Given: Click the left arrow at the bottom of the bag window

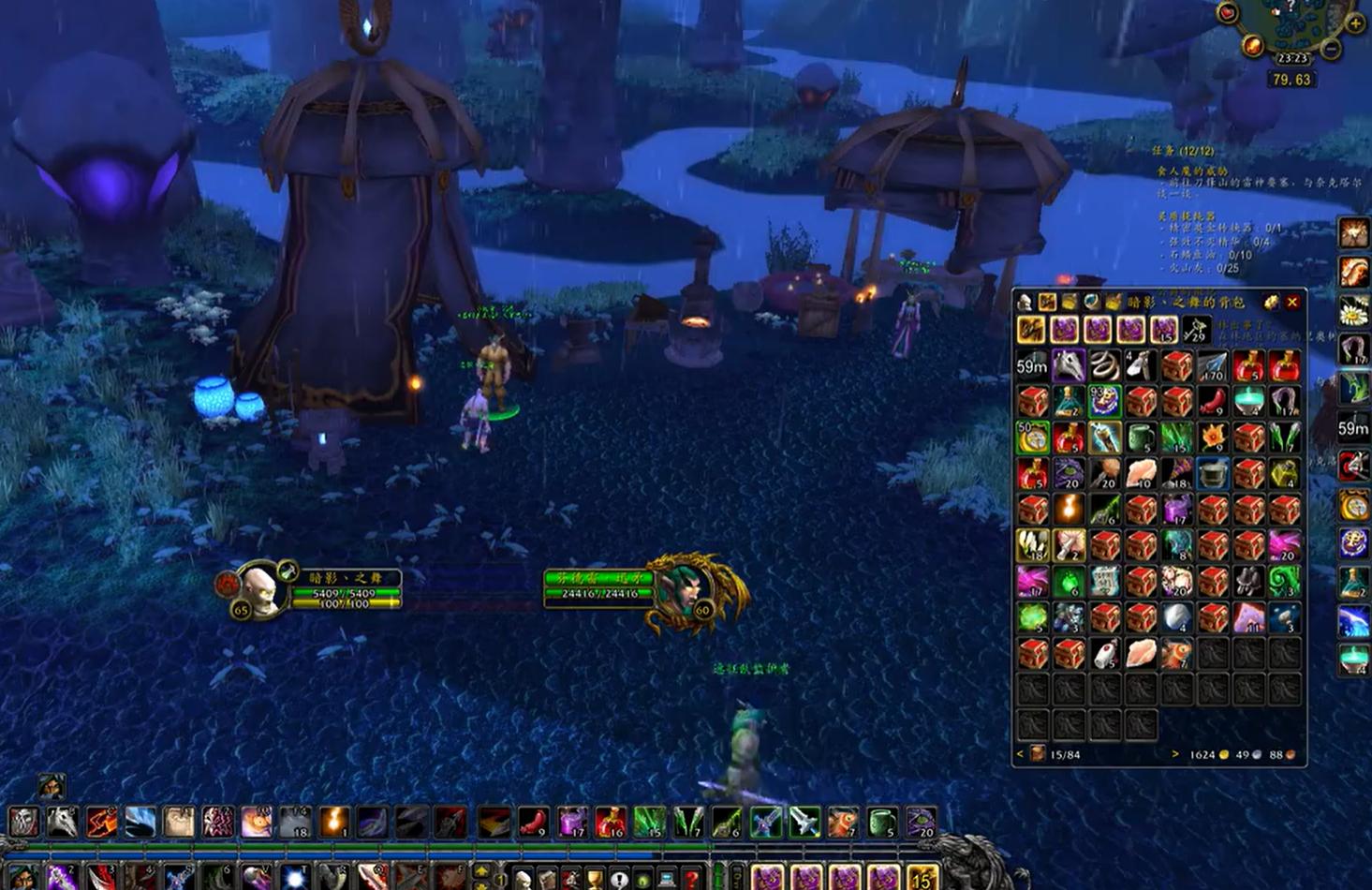Looking at the screenshot, I should [1021, 754].
